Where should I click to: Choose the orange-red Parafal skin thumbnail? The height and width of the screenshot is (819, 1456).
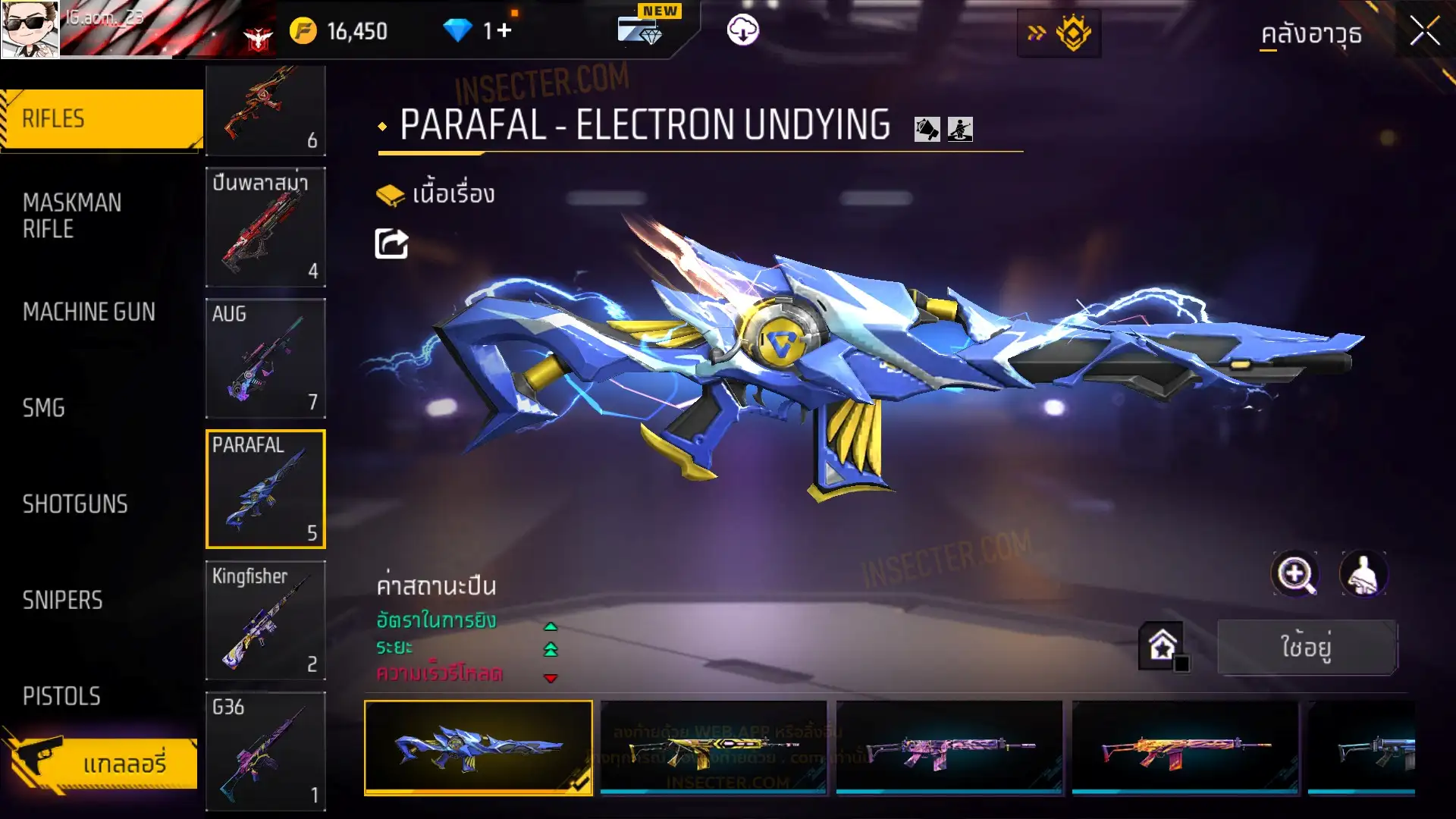(1185, 748)
